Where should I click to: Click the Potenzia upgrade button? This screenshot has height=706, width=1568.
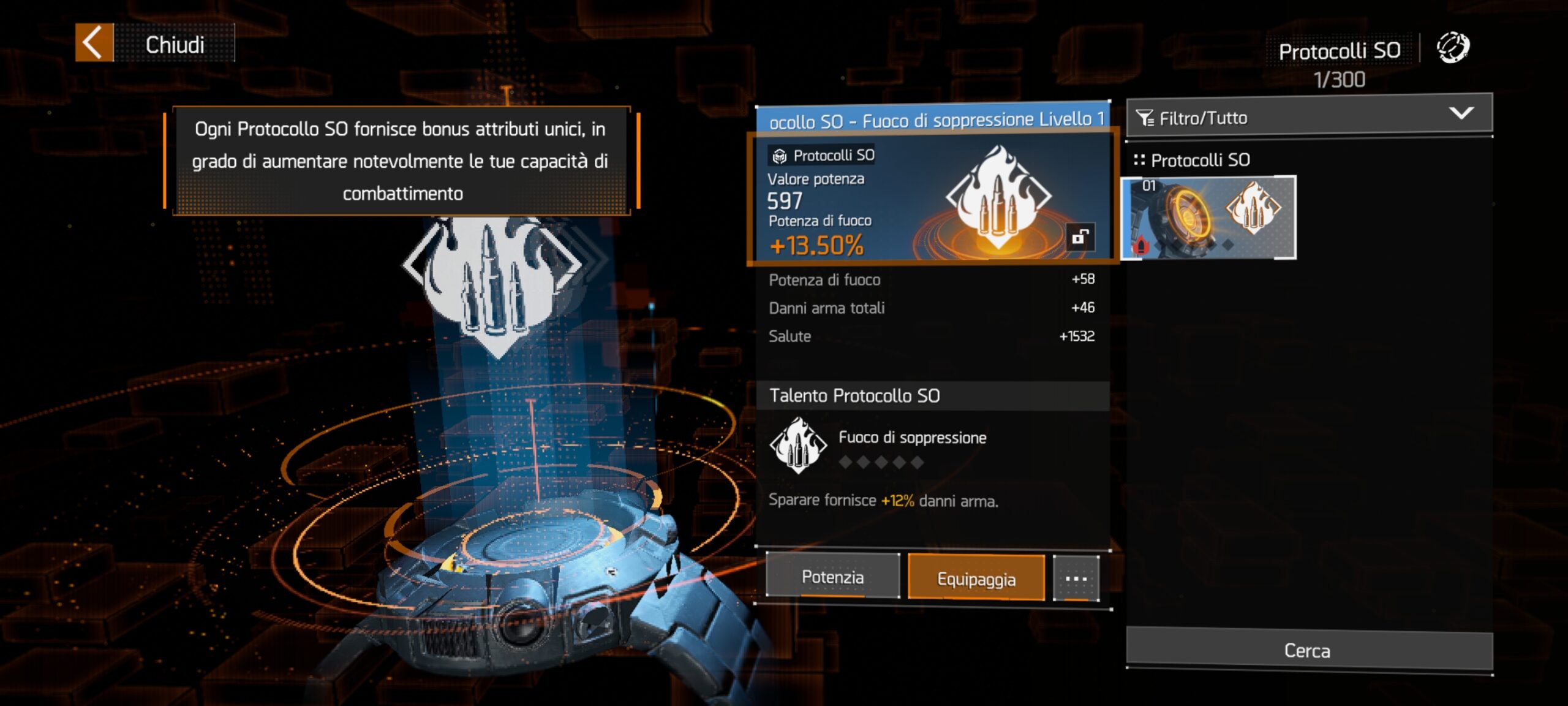832,577
